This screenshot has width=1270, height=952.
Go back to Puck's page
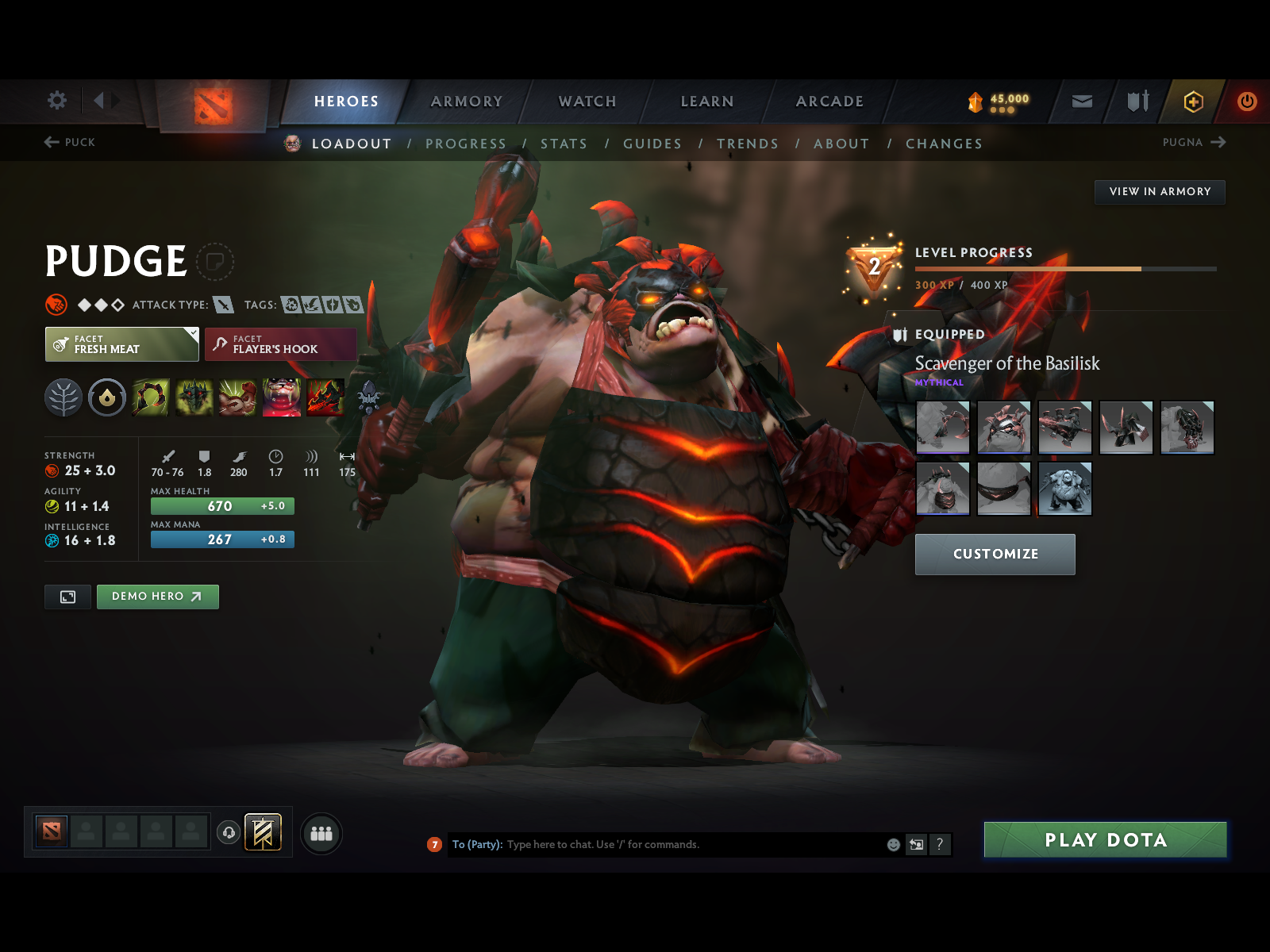click(x=70, y=143)
